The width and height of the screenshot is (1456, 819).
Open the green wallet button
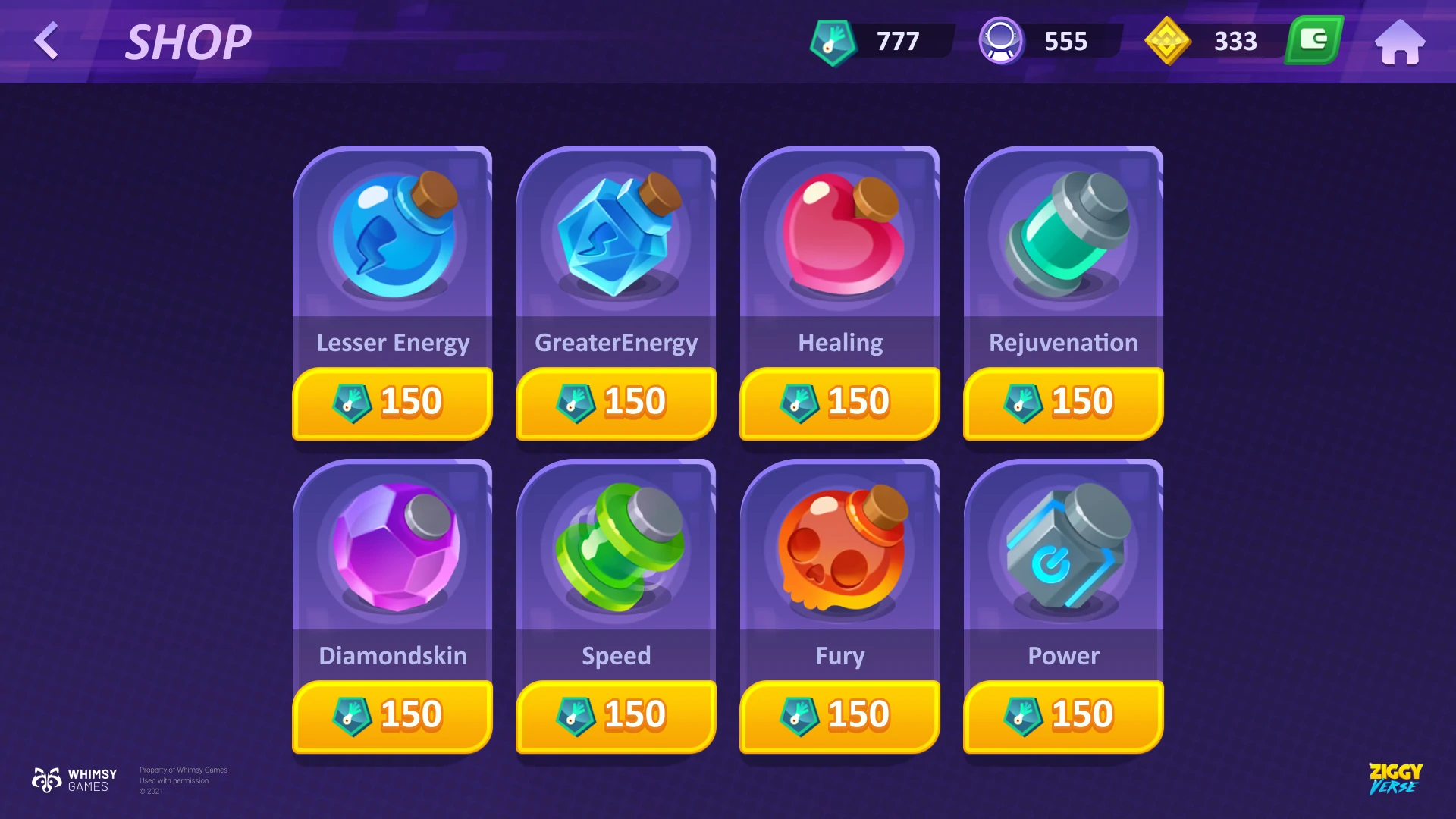(x=1314, y=40)
